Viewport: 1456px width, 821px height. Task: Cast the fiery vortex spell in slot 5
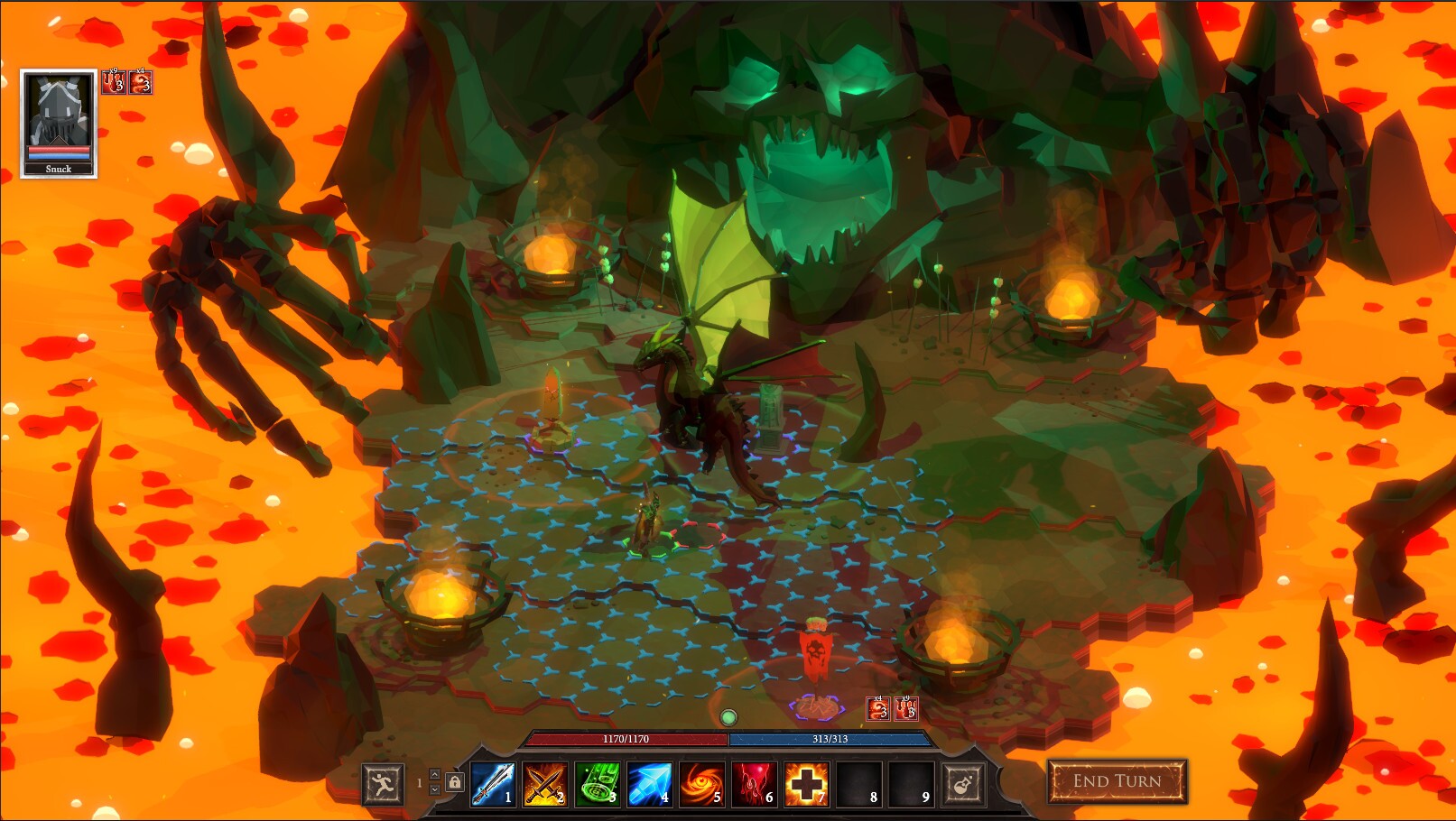point(703,785)
